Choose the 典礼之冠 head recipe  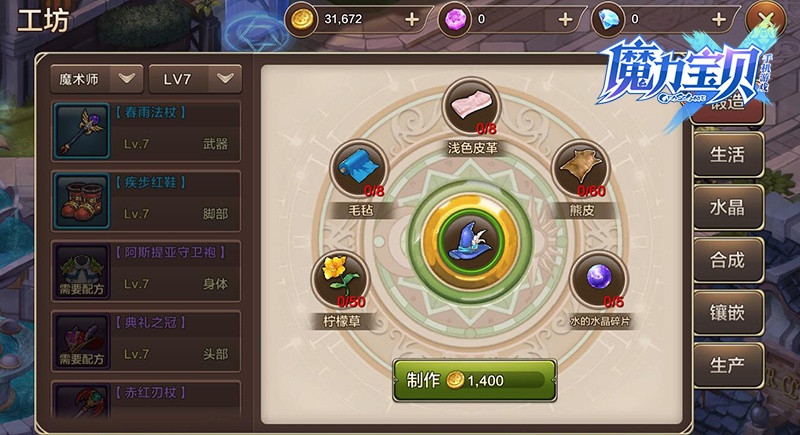(x=146, y=340)
